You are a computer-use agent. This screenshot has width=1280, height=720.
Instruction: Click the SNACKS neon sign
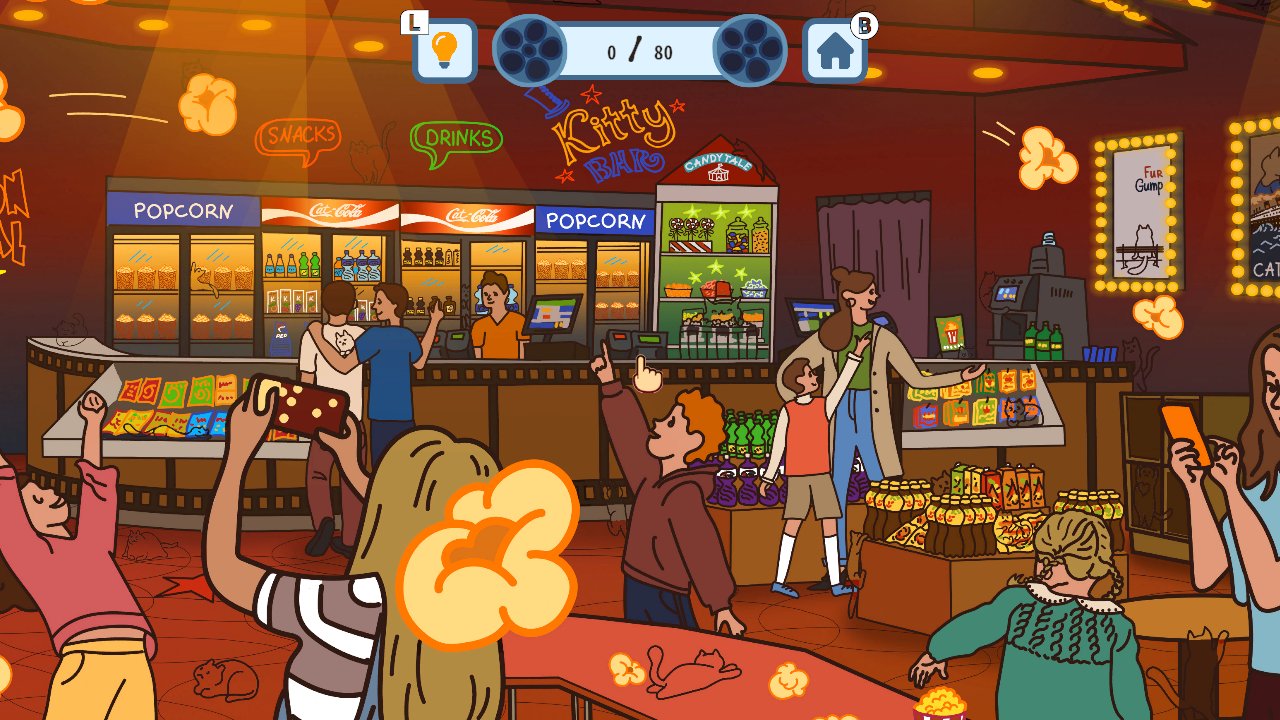click(298, 133)
